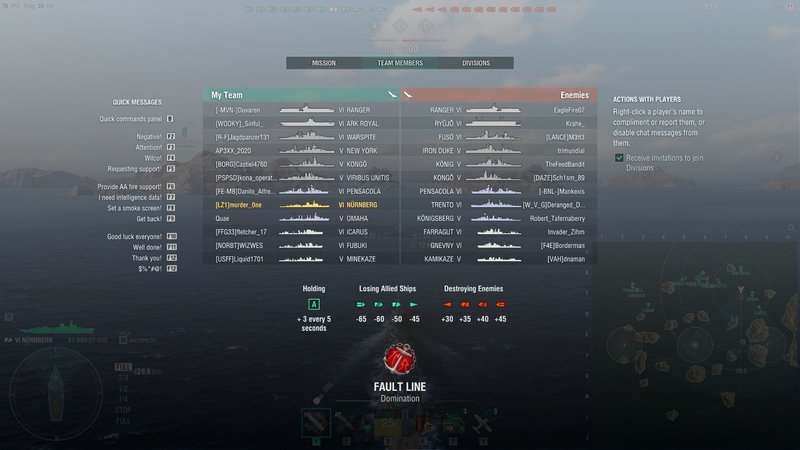800x450 pixels.
Task: Choose teammate Quae in the Omaha
Action: point(300,218)
